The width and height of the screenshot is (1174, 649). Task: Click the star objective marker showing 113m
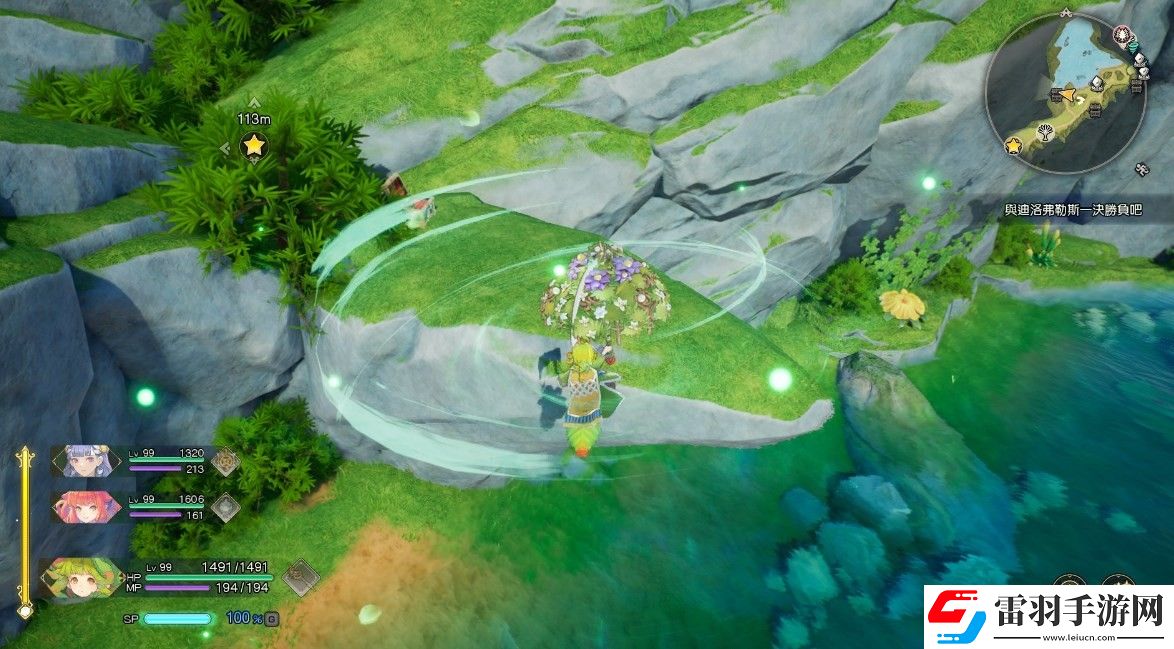(254, 146)
